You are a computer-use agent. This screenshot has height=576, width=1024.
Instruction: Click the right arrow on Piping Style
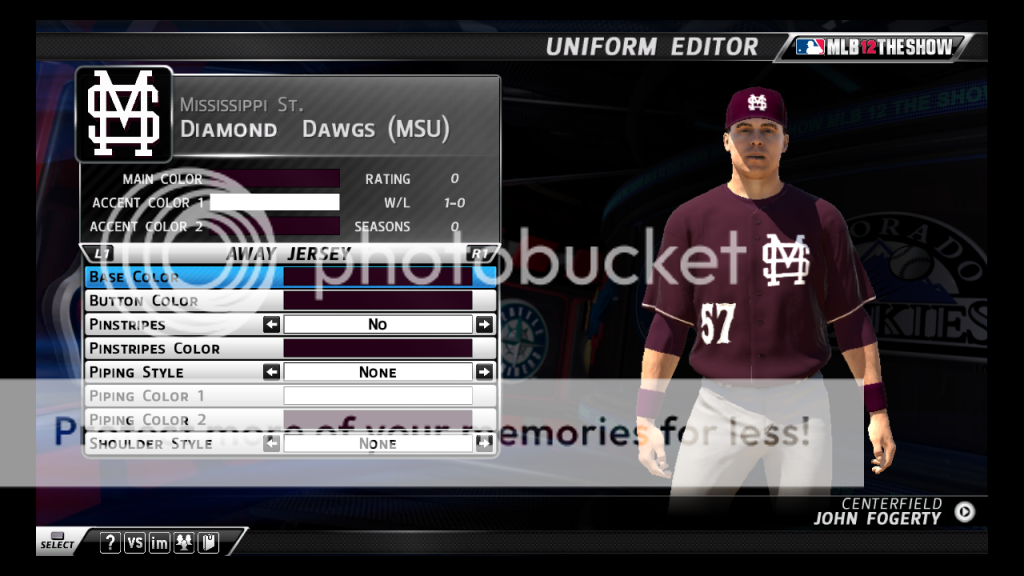point(484,372)
